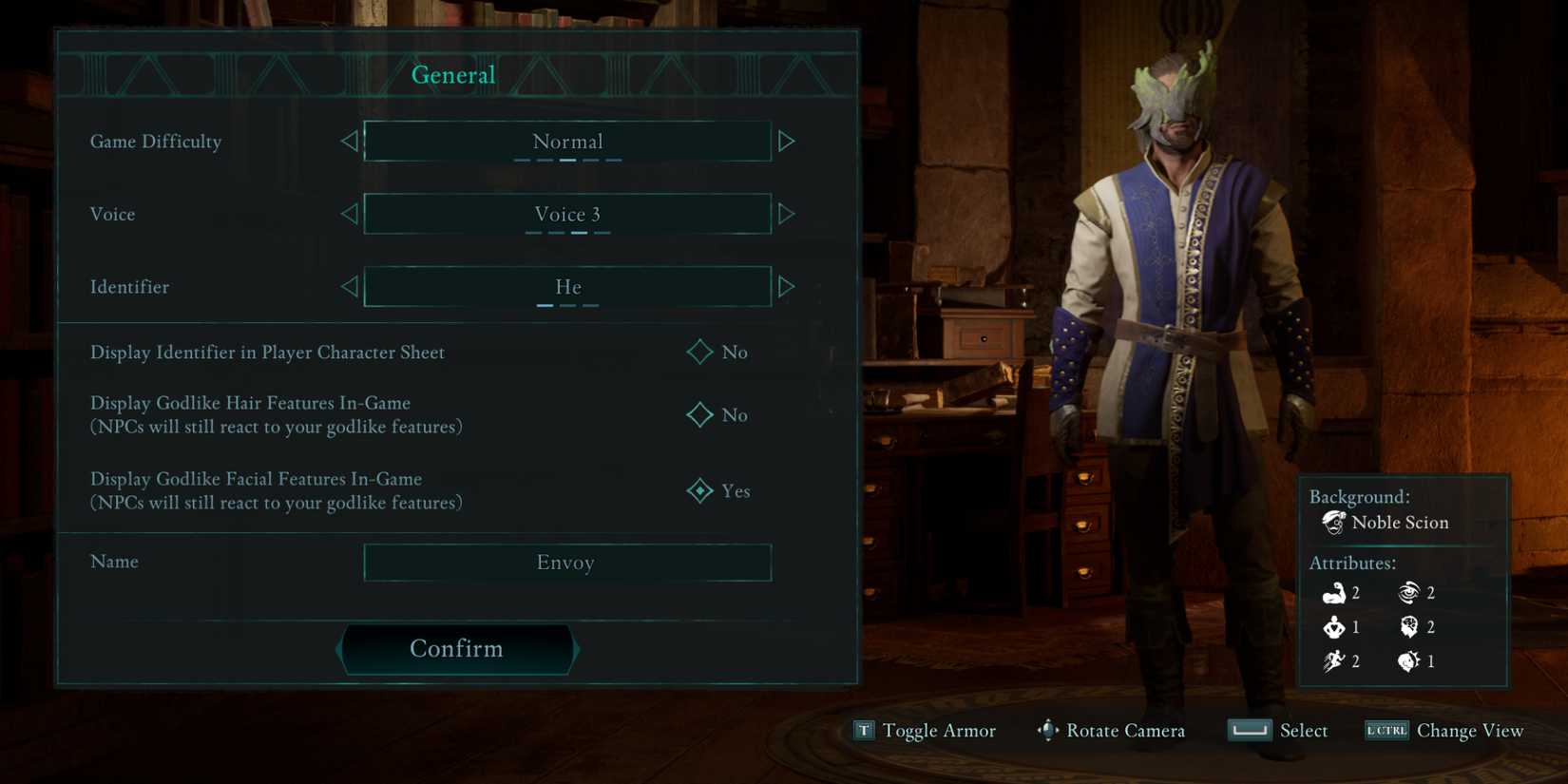
Task: Click the He identifier value box
Action: click(x=566, y=286)
